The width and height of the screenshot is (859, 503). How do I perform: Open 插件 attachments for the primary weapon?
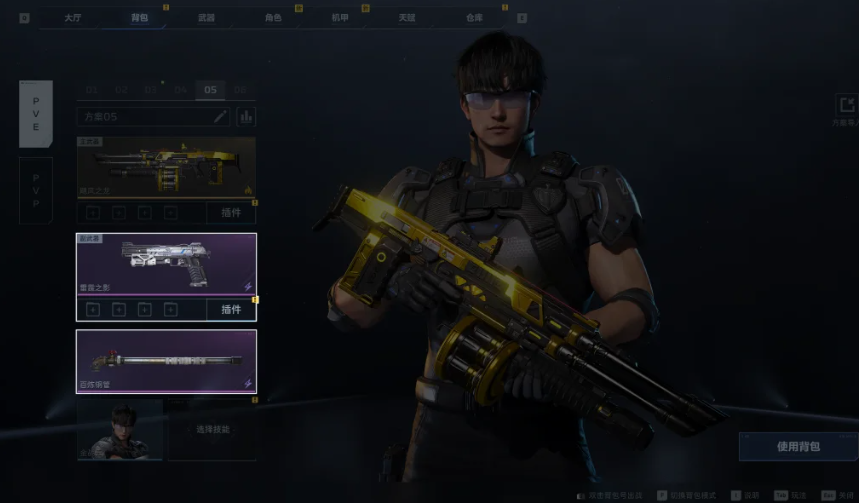(x=231, y=213)
